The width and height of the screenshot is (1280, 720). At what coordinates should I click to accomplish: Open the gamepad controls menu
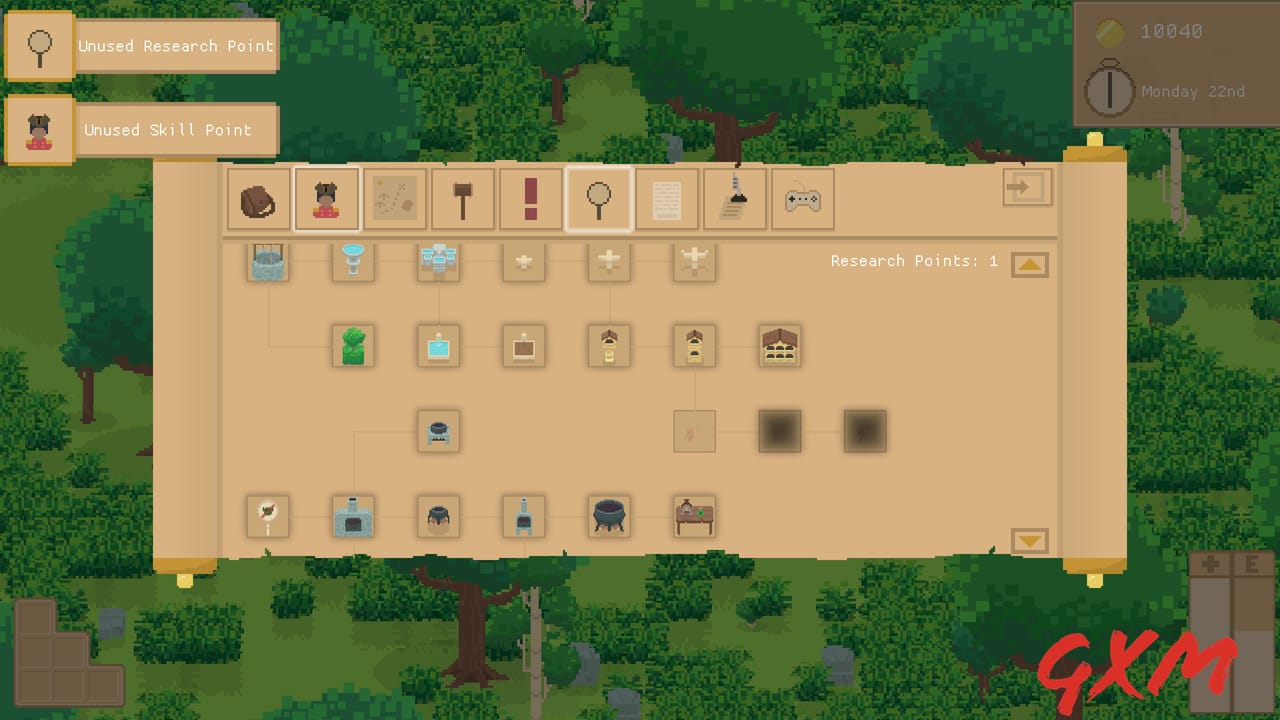pyautogui.click(x=803, y=199)
